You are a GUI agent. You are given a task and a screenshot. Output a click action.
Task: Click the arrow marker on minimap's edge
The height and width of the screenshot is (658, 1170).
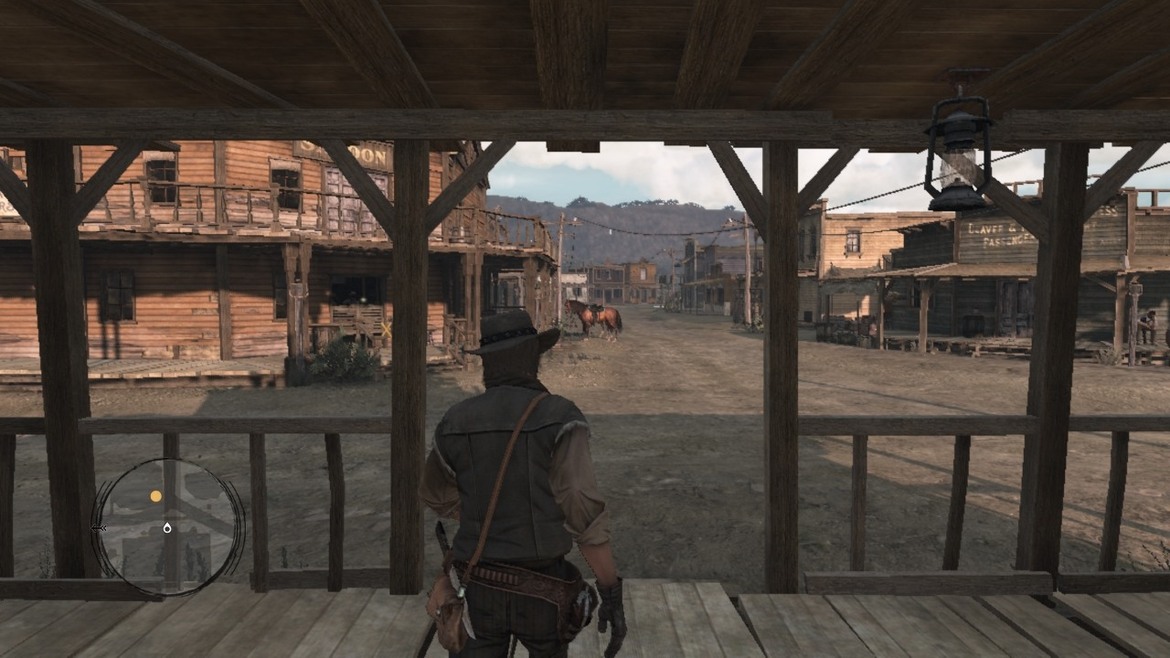99,527
